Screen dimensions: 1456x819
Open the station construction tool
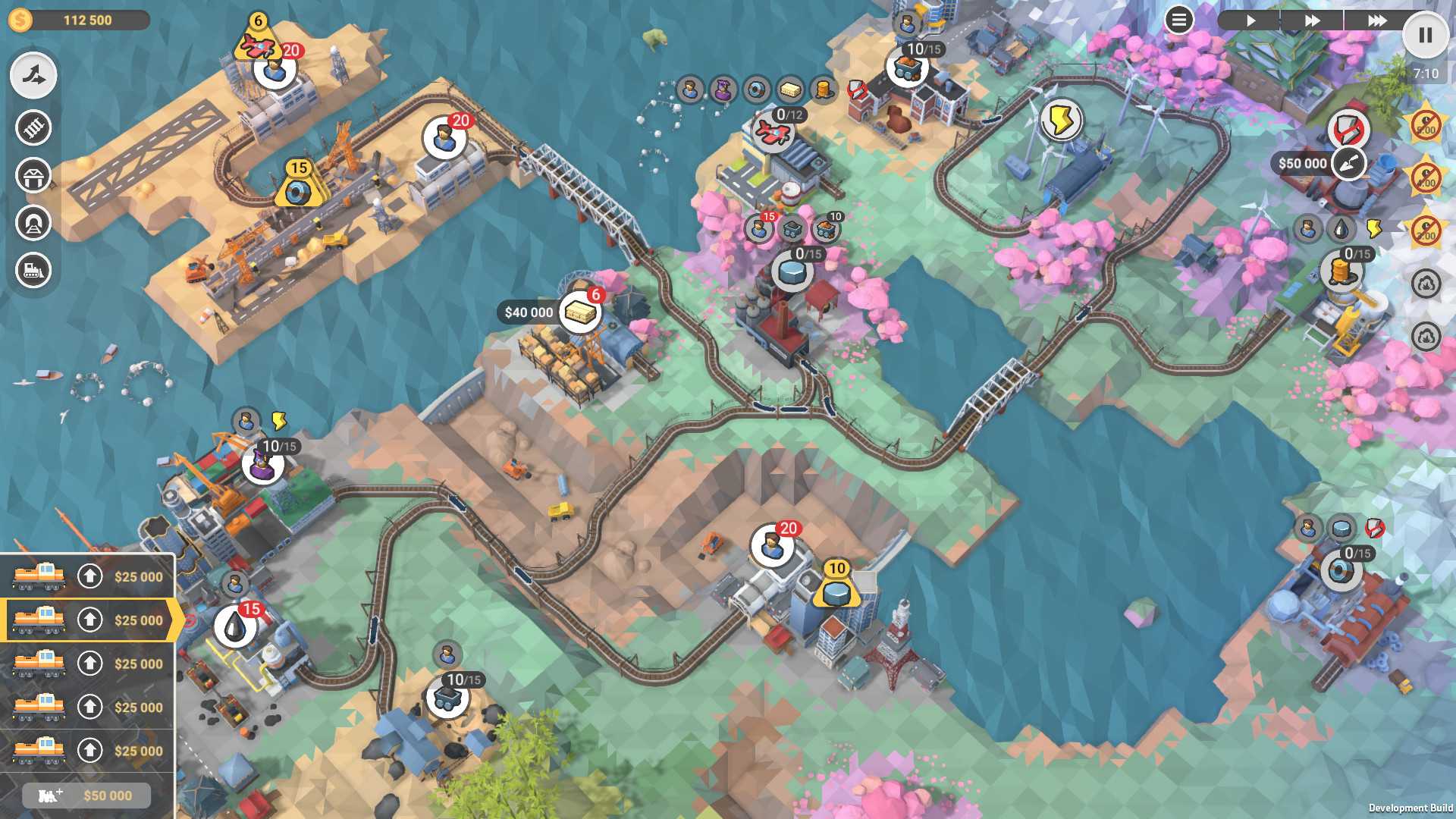point(33,175)
